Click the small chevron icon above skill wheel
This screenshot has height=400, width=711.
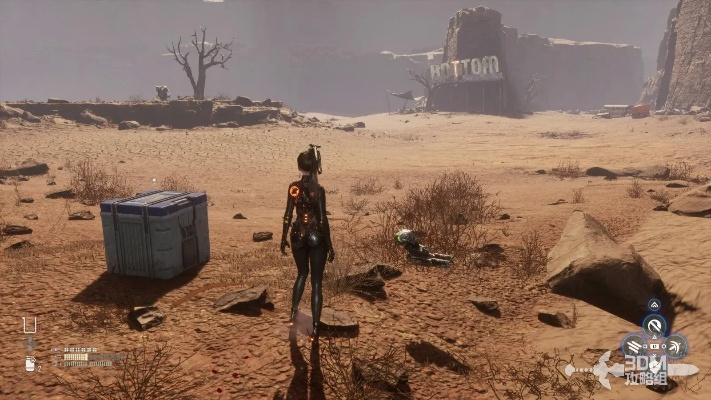tap(655, 304)
